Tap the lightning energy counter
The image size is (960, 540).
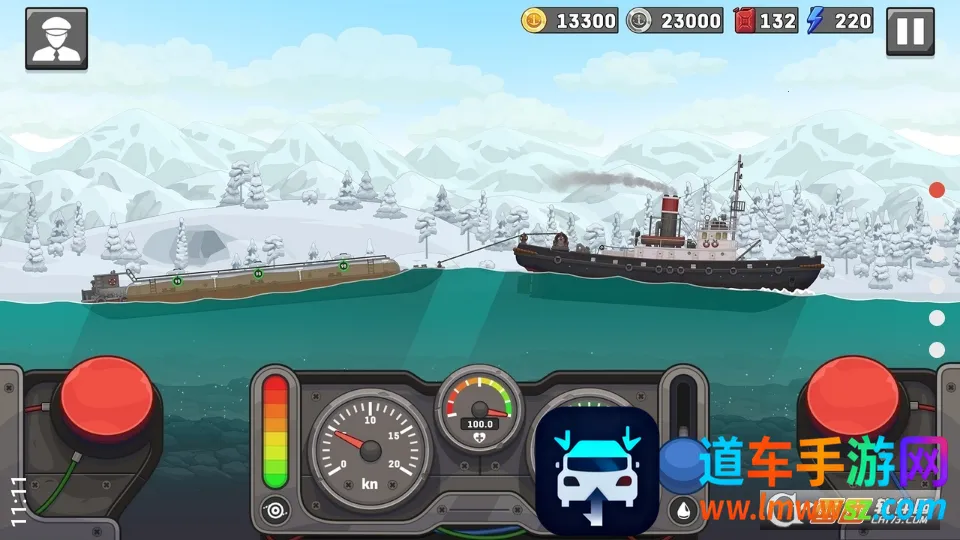[840, 20]
